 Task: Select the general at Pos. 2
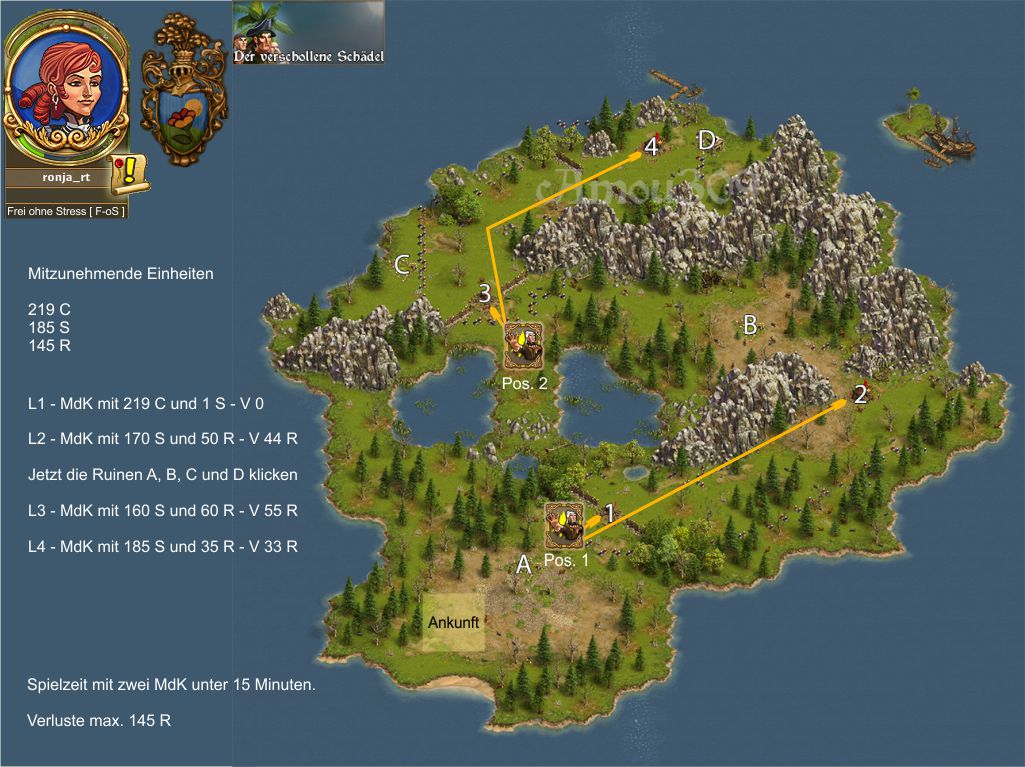(523, 346)
